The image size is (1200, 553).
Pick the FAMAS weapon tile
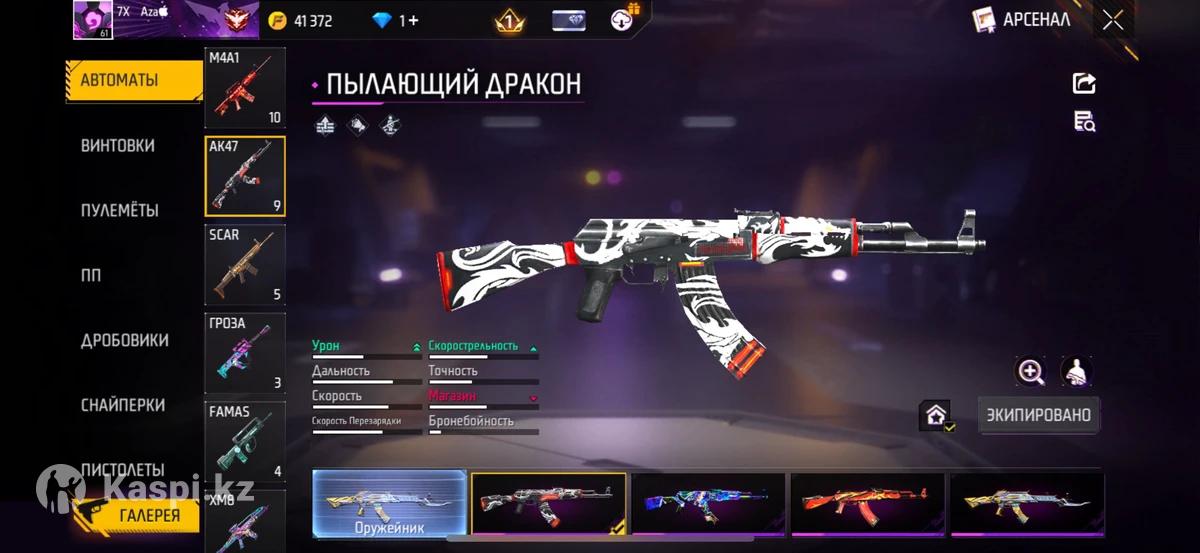pyautogui.click(x=245, y=440)
